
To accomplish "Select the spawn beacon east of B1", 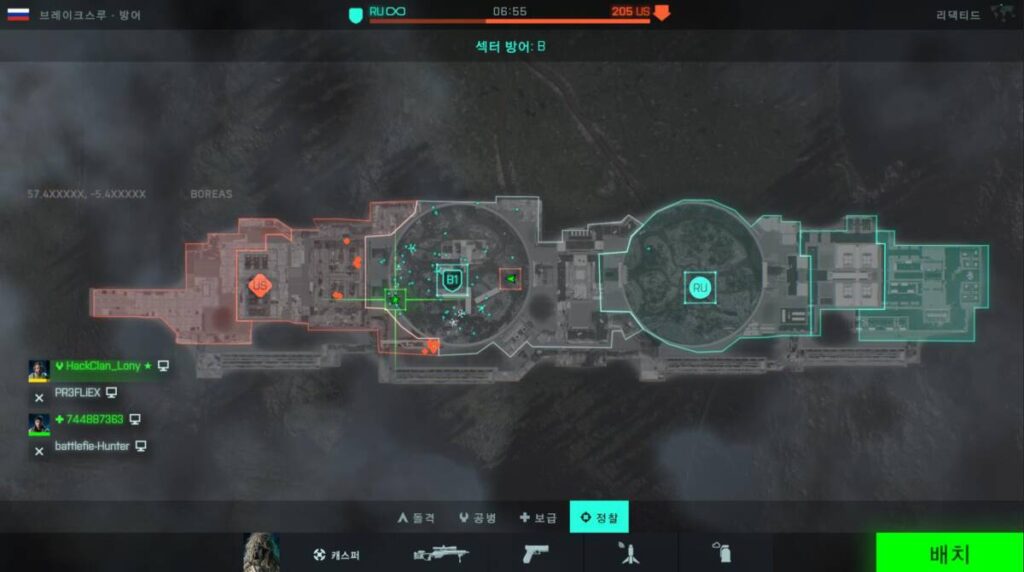I will click(510, 278).
